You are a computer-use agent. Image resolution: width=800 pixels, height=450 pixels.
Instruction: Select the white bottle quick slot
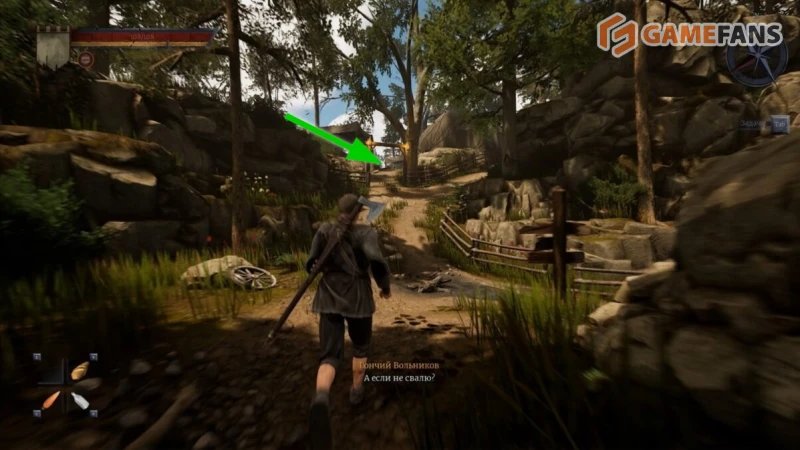point(80,401)
